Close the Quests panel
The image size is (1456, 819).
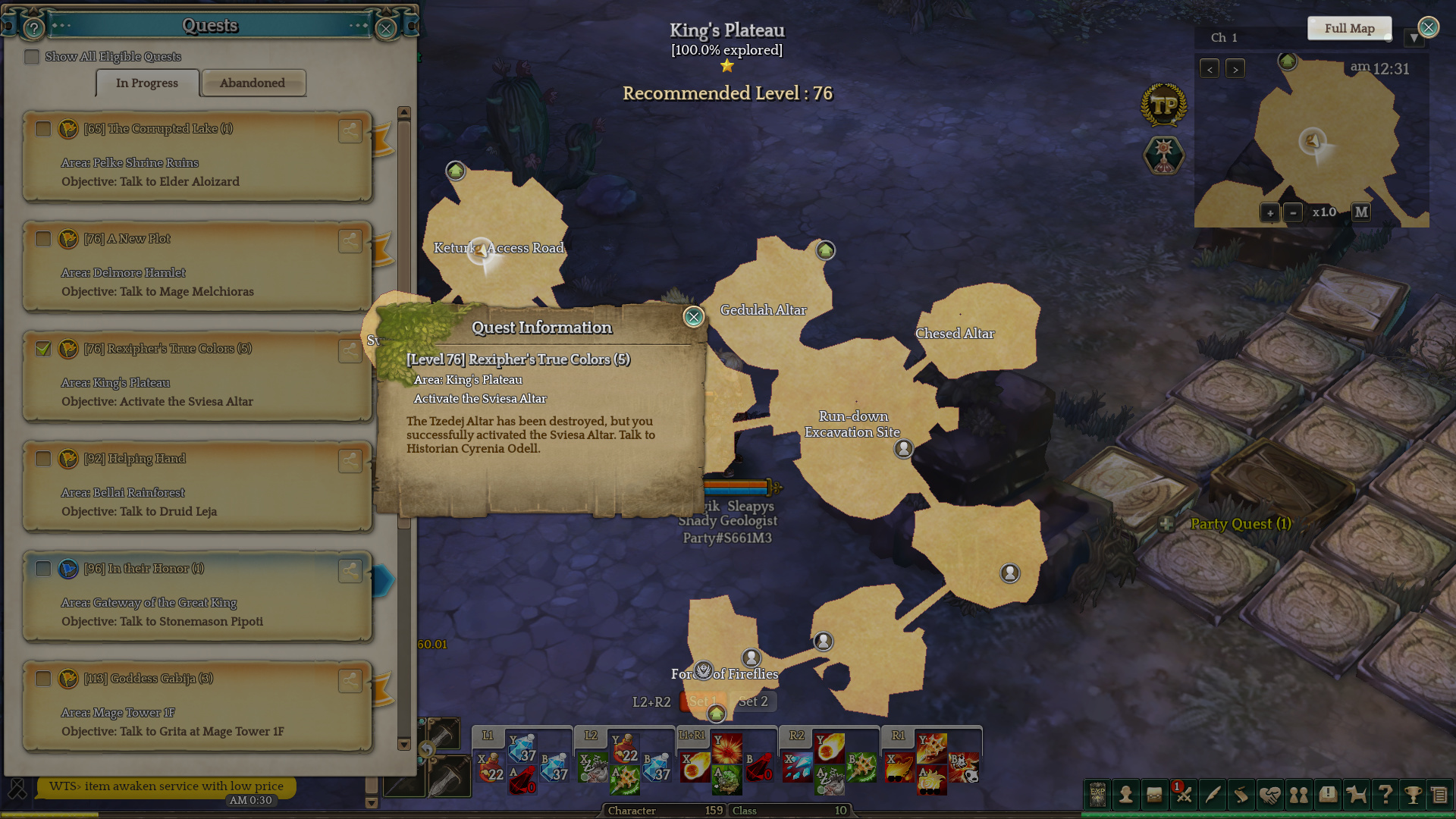click(386, 29)
